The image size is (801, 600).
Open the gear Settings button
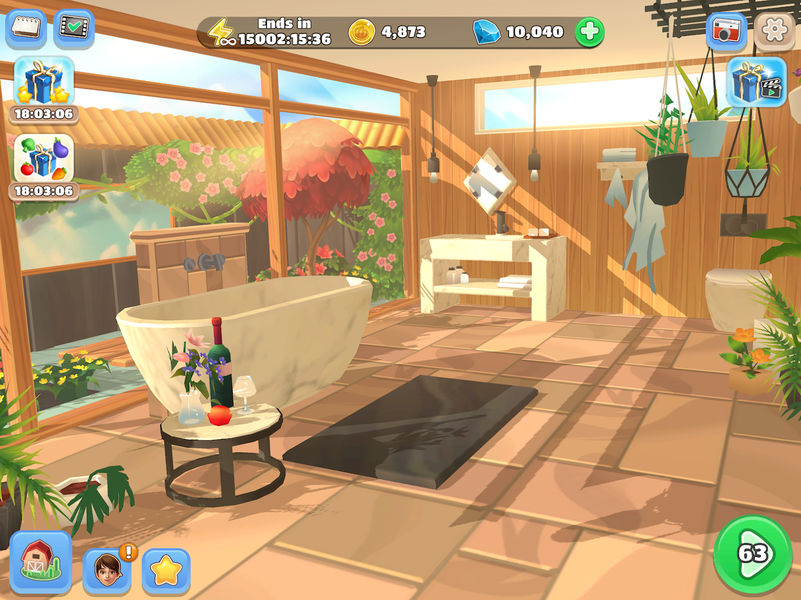[774, 31]
